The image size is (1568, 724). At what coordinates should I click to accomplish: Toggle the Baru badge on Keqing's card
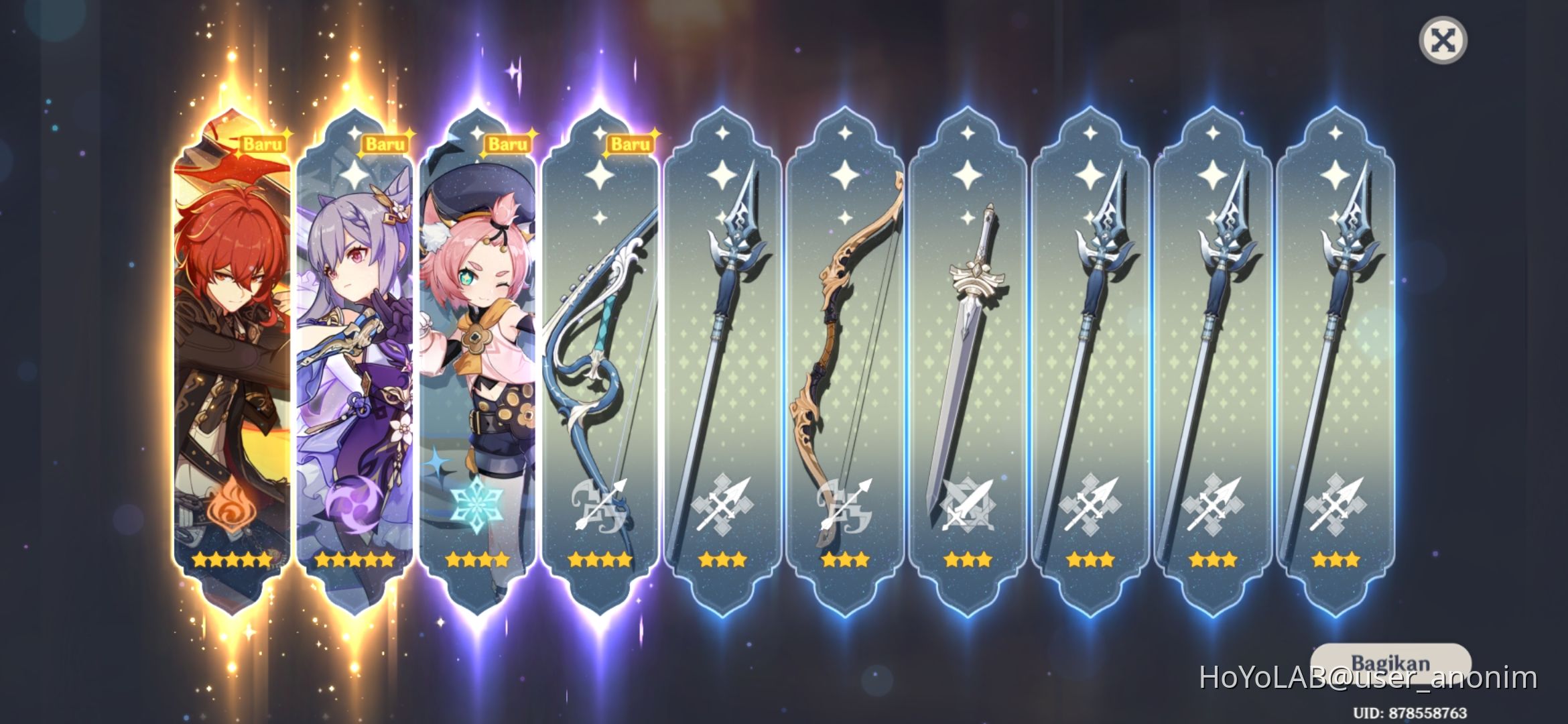point(387,143)
